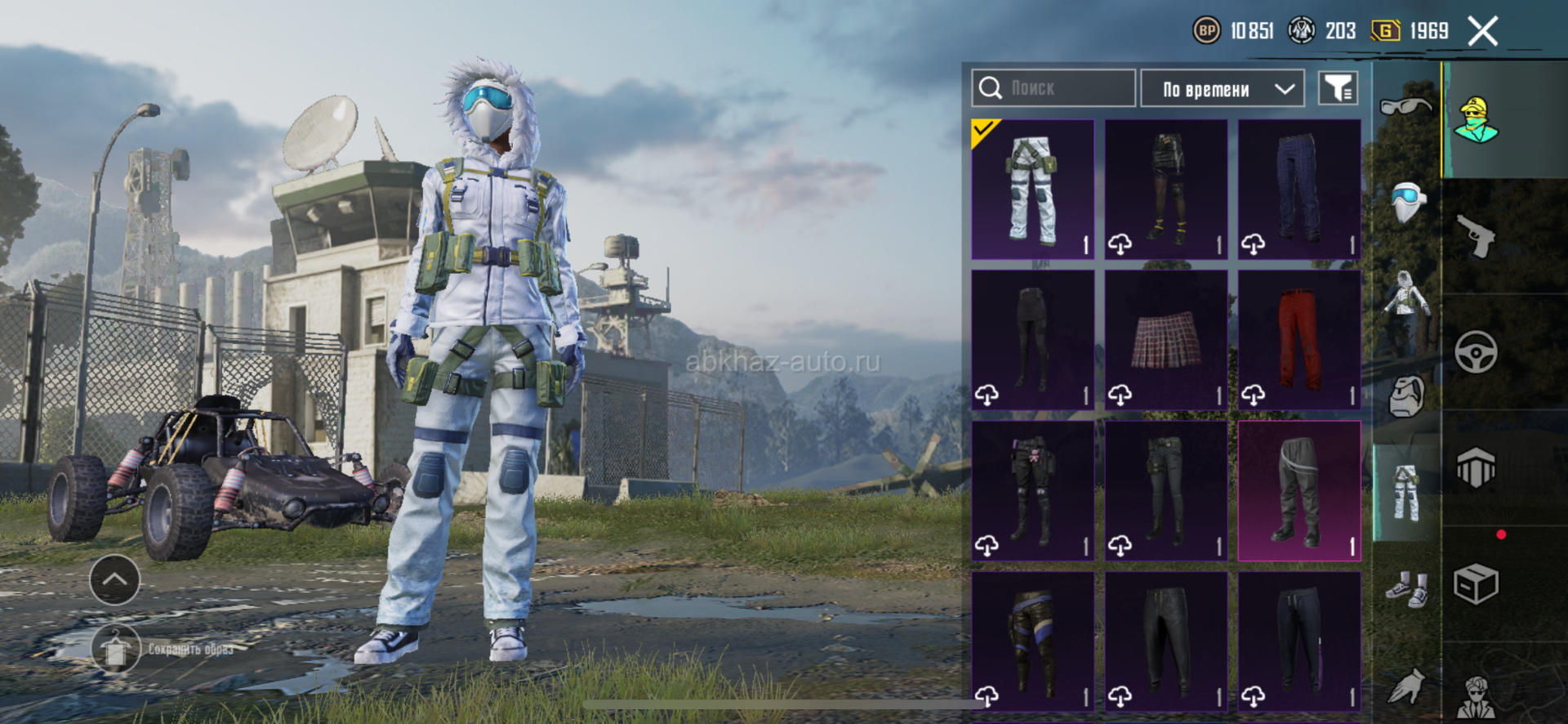Select the equipped white winter pants

pyautogui.click(x=1032, y=190)
